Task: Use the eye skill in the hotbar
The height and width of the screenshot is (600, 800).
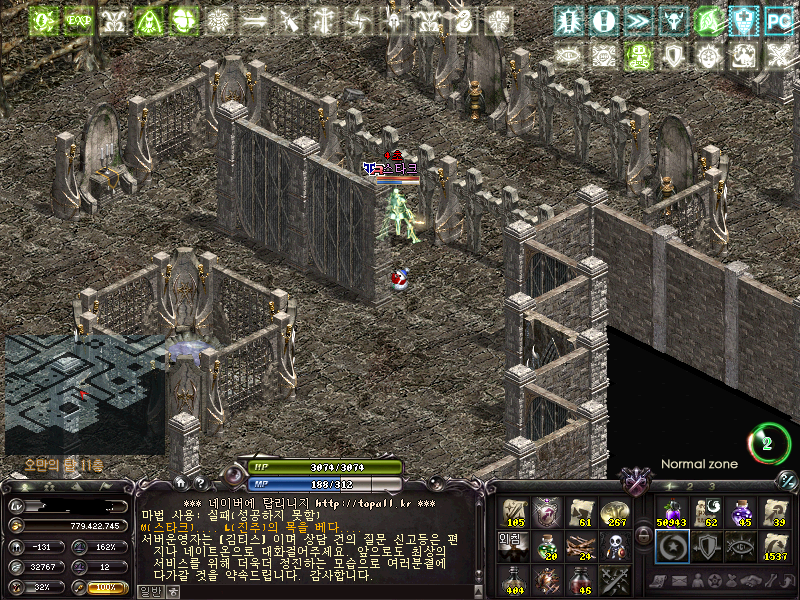Action: pos(741,546)
